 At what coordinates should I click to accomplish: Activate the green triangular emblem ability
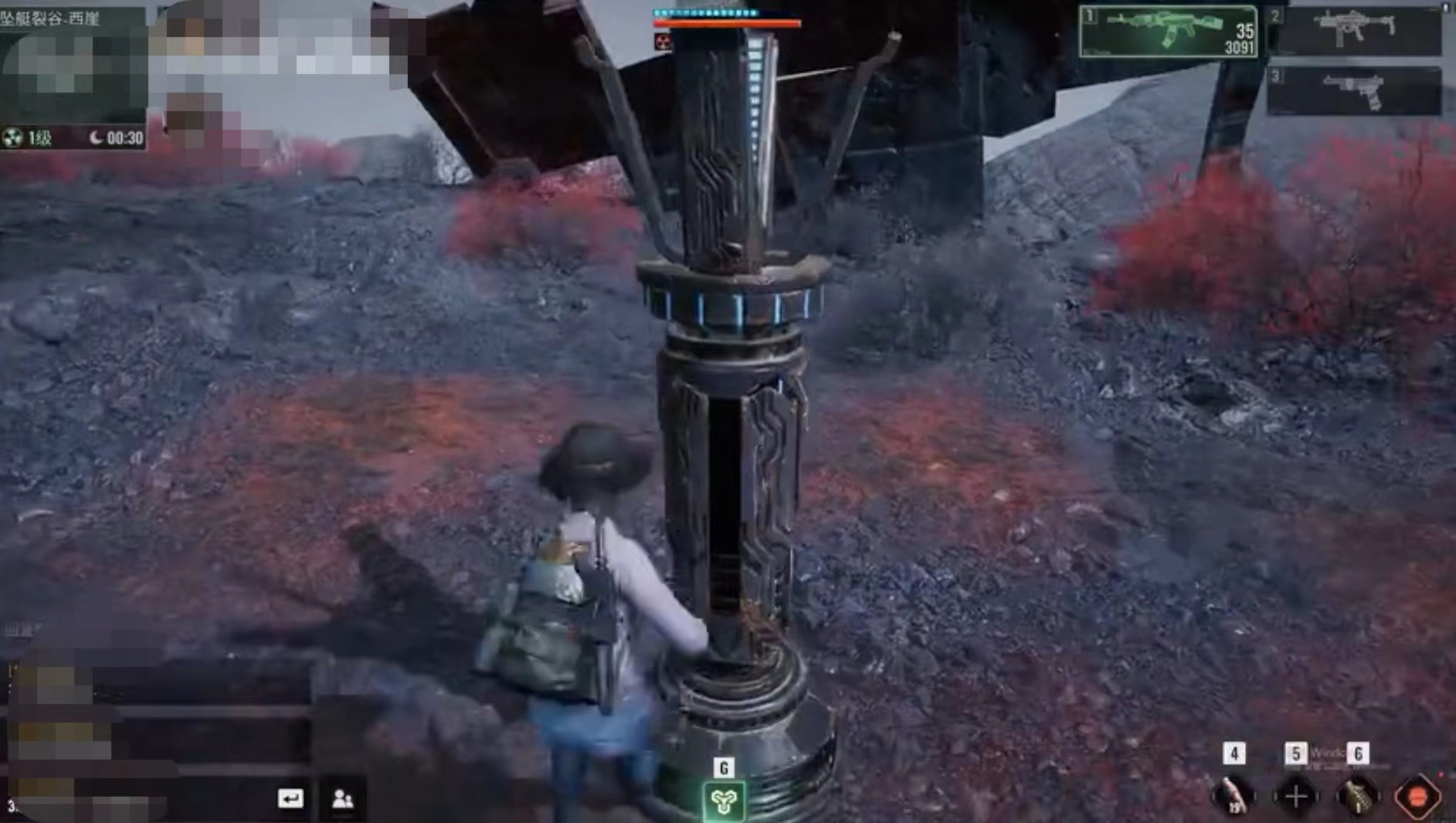point(724,801)
